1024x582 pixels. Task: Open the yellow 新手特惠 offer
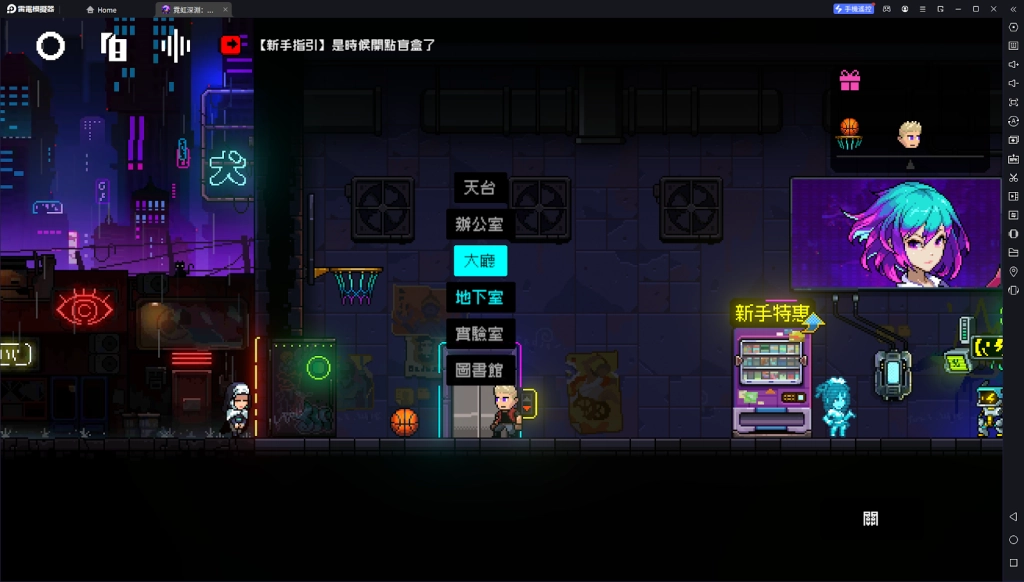pyautogui.click(x=772, y=314)
